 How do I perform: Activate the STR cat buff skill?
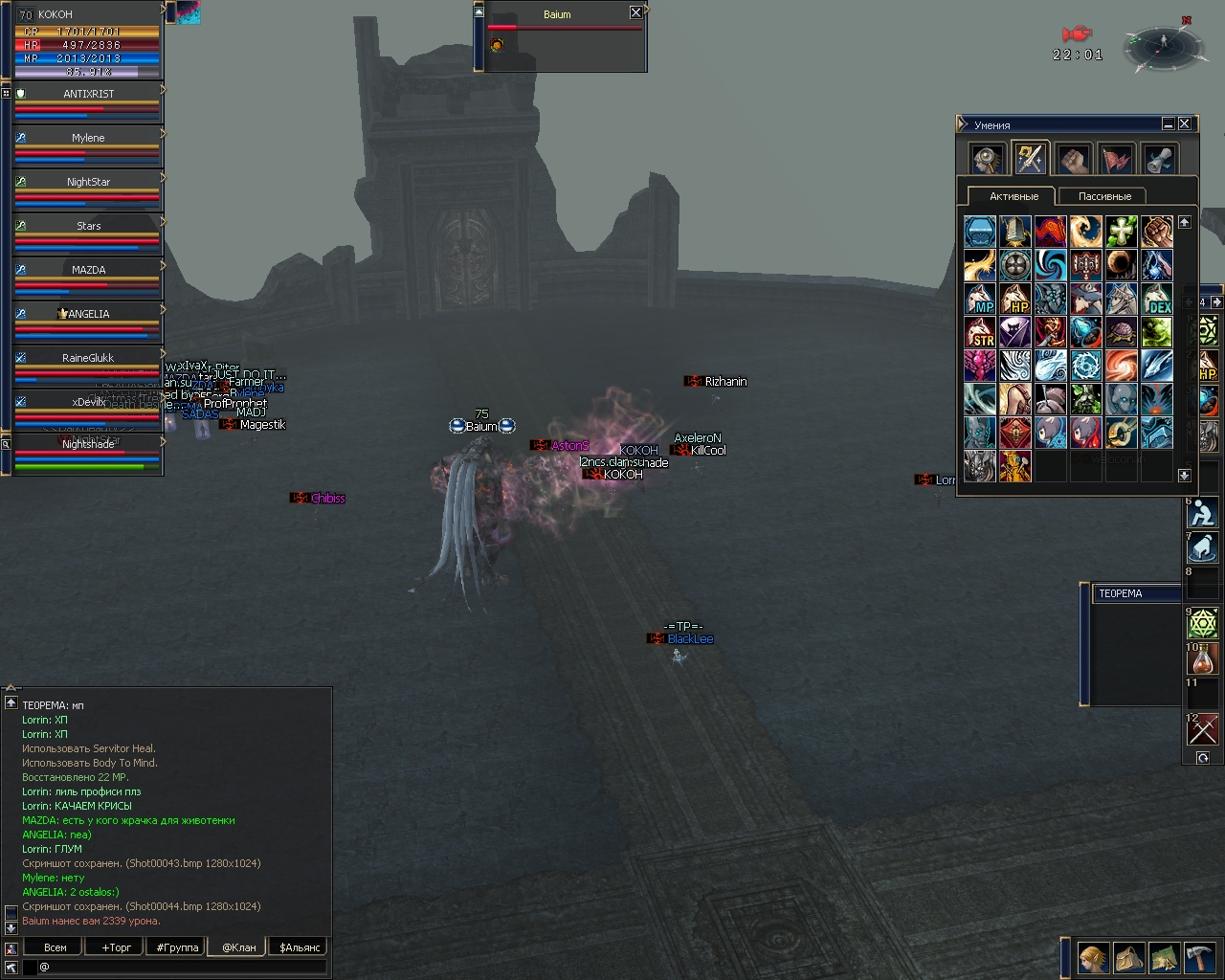[x=980, y=332]
